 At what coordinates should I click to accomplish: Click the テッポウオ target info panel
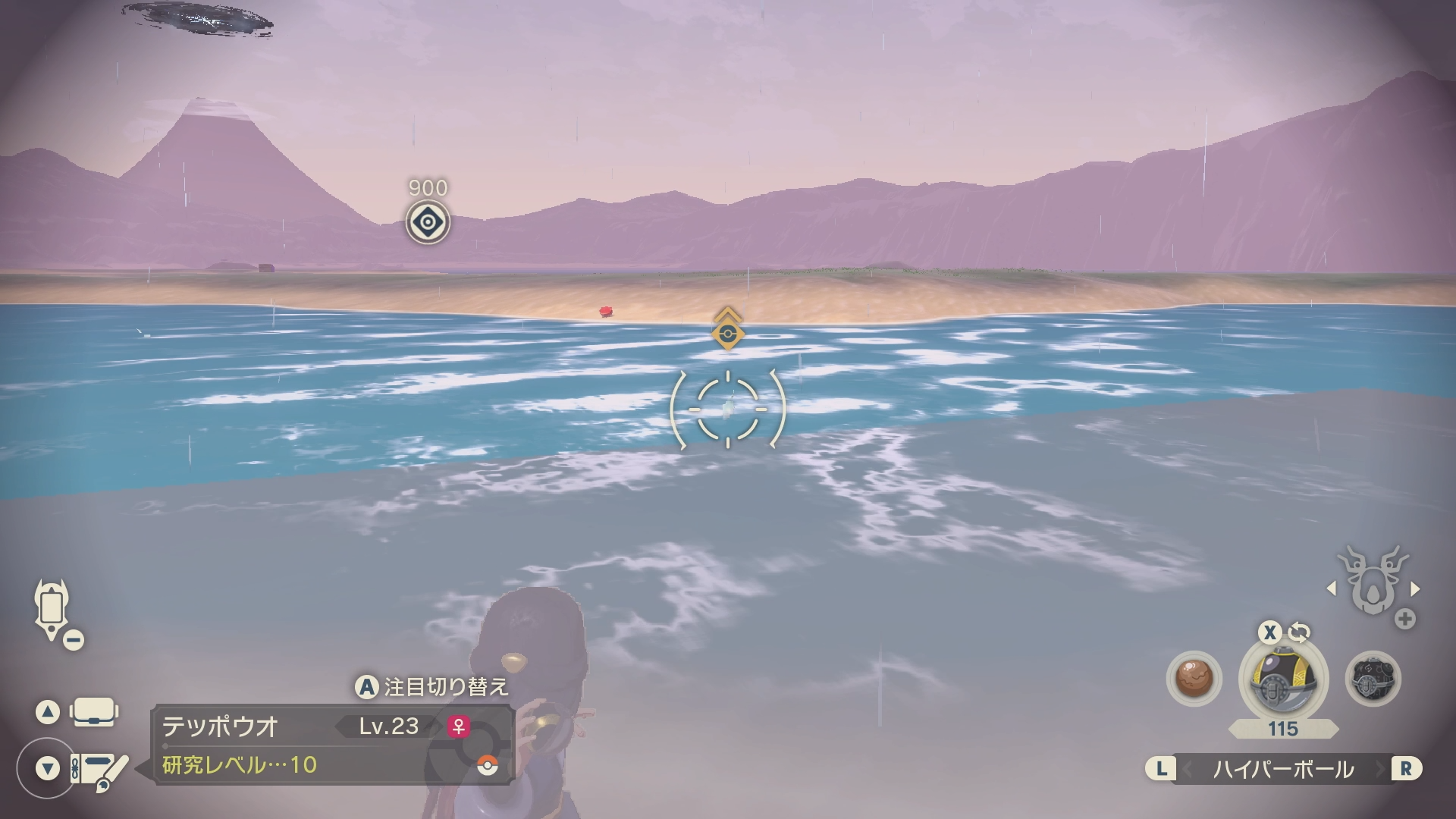tap(334, 745)
